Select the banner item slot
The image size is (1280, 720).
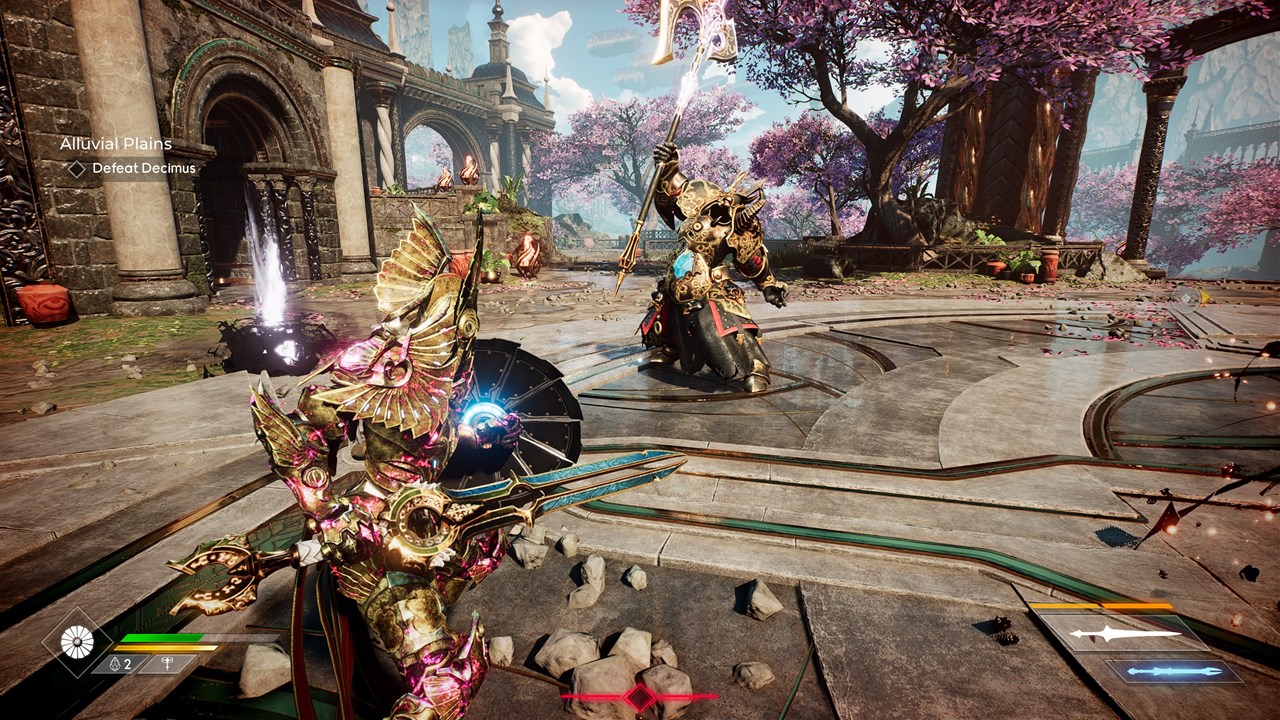pyautogui.click(x=165, y=663)
